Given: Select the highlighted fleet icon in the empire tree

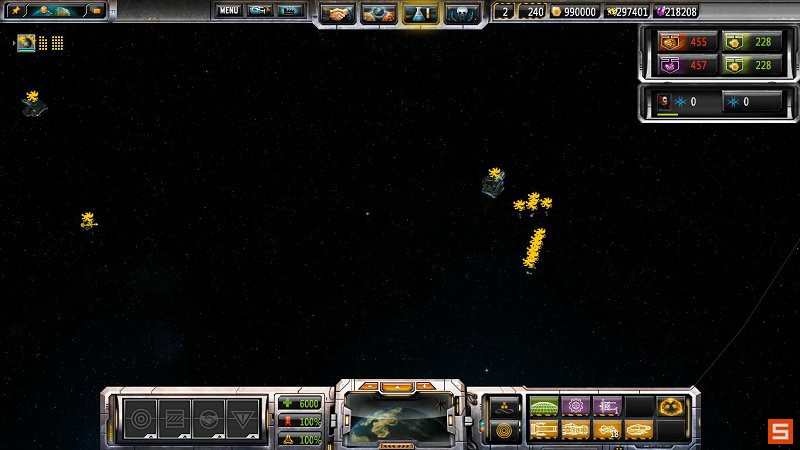Looking at the screenshot, I should [26, 43].
